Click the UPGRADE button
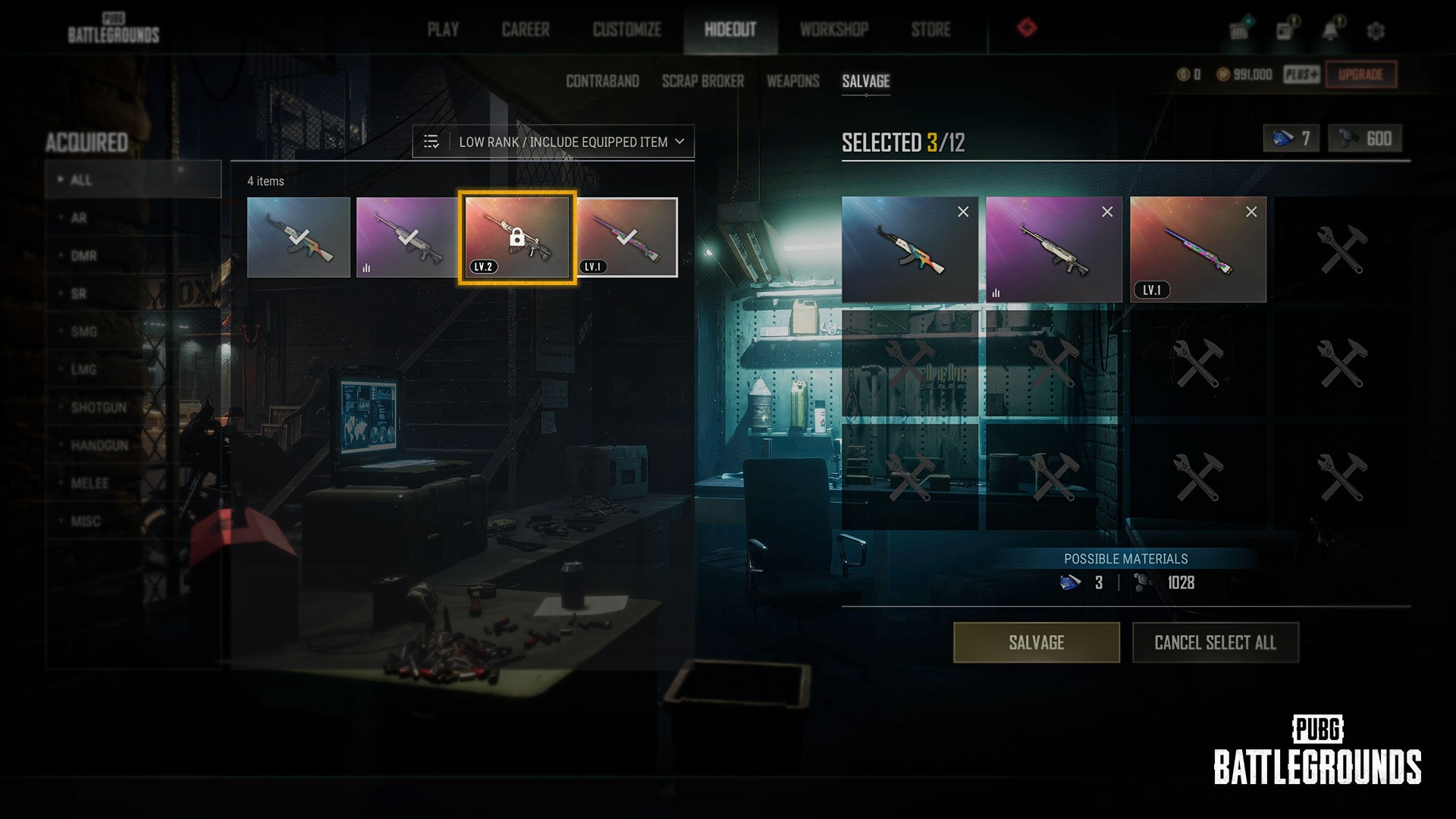Viewport: 1456px width, 819px height. (1360, 74)
